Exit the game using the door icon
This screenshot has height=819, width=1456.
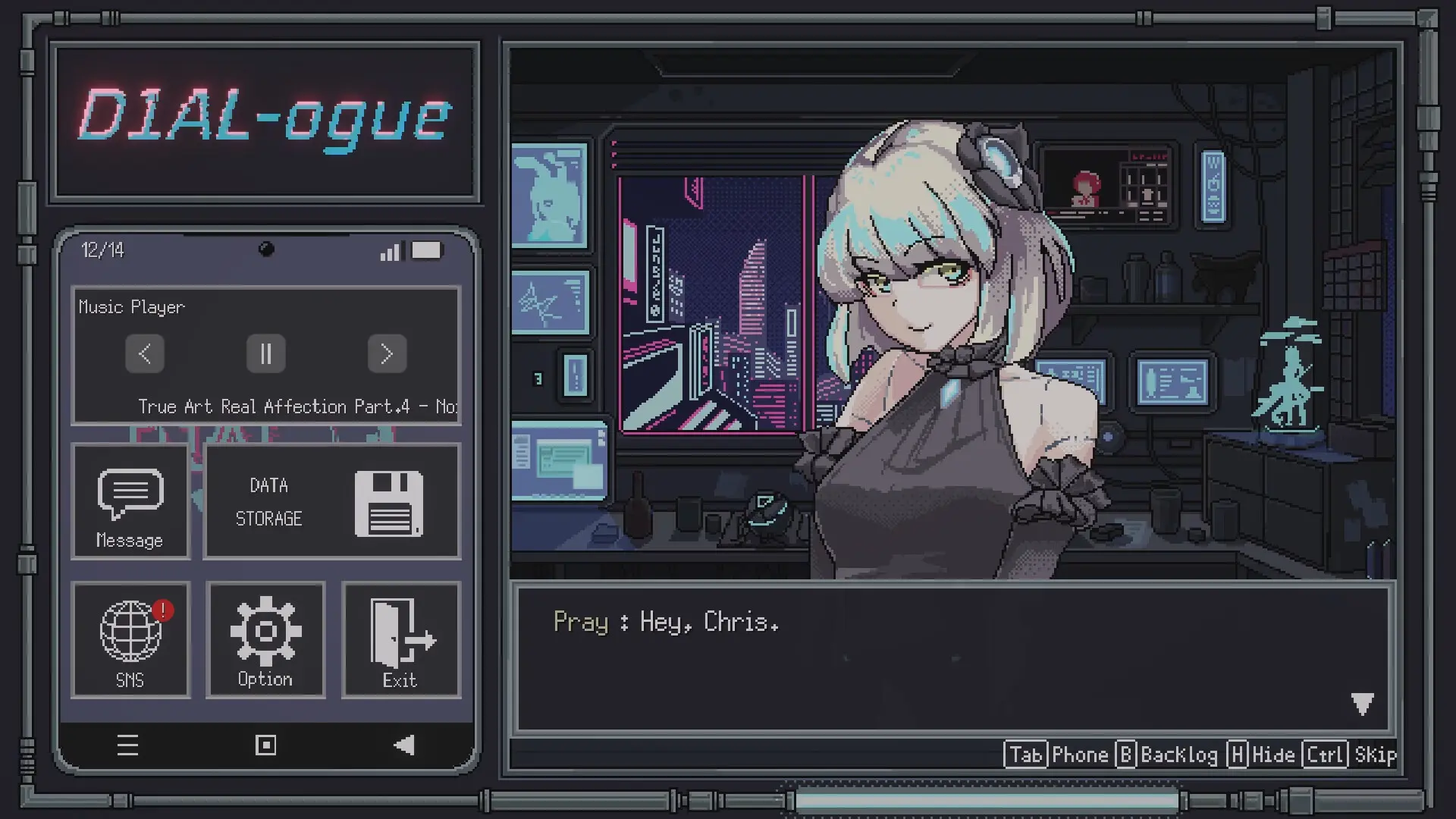[400, 639]
